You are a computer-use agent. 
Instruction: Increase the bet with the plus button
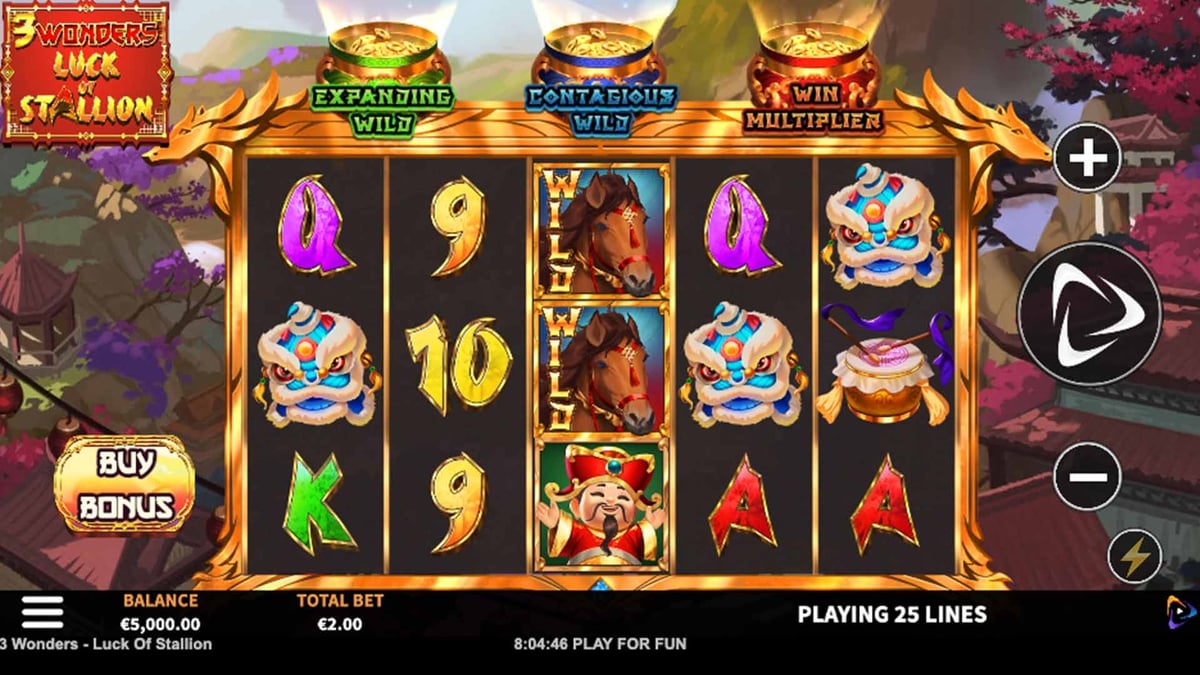[1087, 158]
